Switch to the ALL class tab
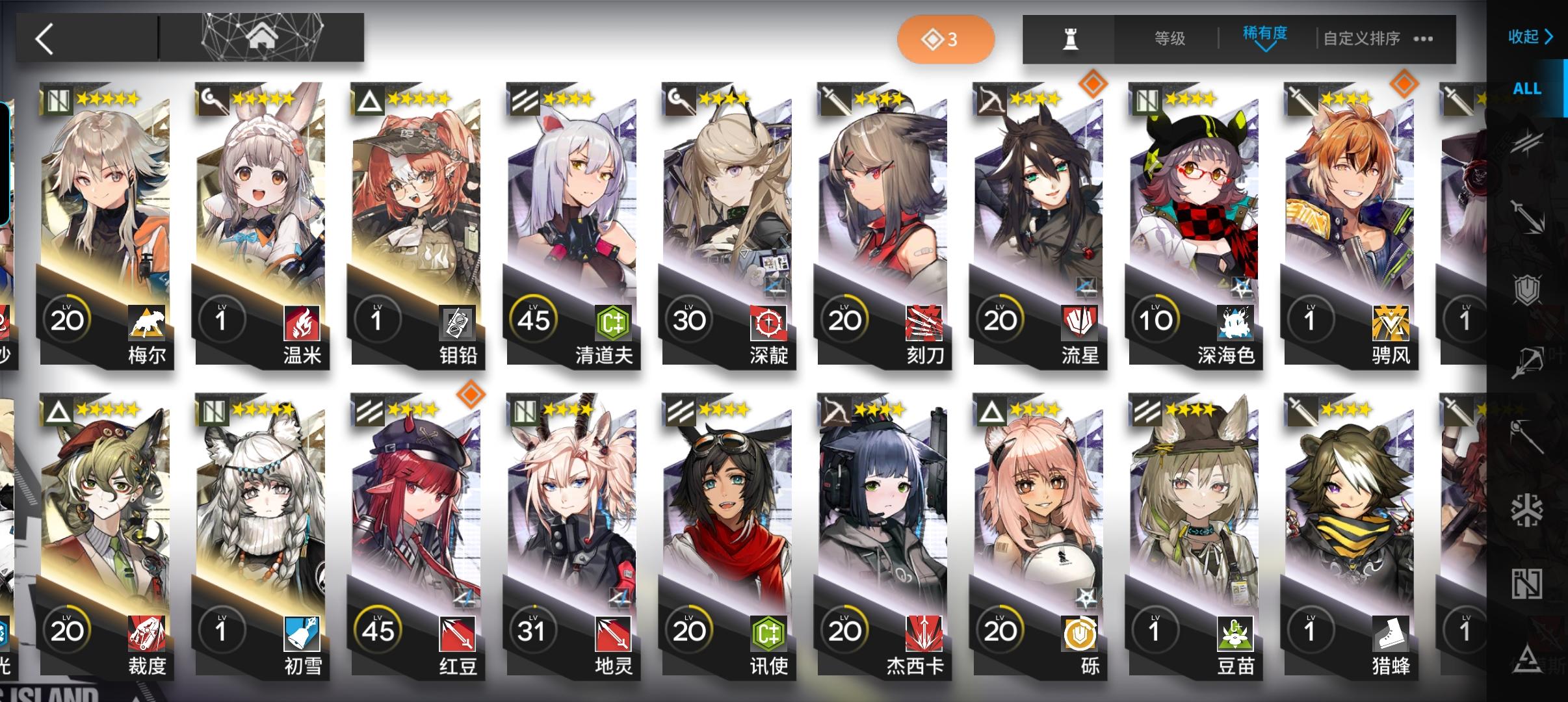This screenshot has height=702, width=1568. [x=1528, y=88]
